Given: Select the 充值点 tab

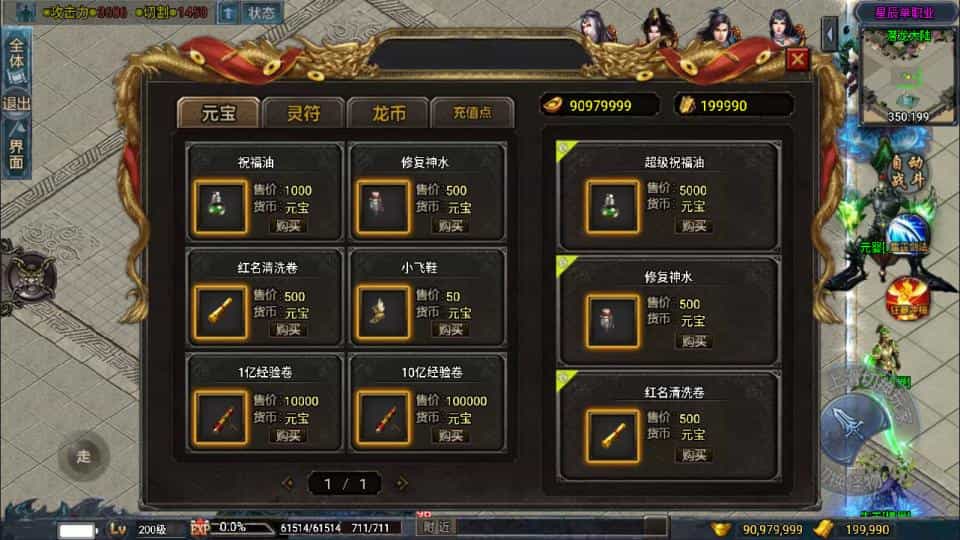Looking at the screenshot, I should [x=472, y=113].
